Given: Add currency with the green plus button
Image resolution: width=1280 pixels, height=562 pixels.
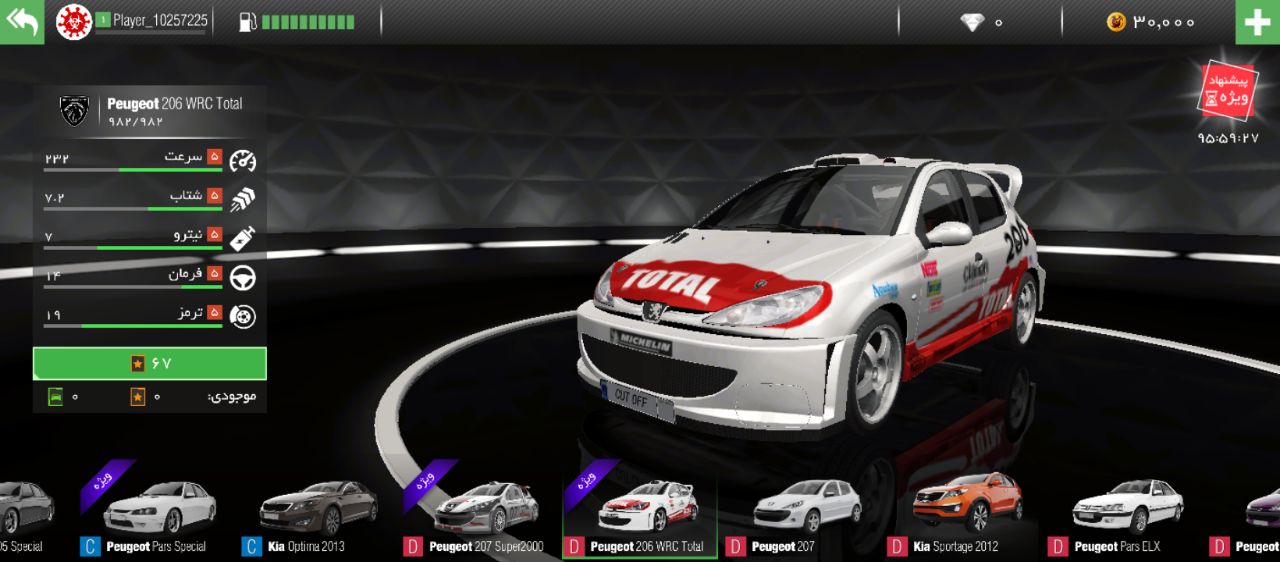Looking at the screenshot, I should (x=1257, y=22).
